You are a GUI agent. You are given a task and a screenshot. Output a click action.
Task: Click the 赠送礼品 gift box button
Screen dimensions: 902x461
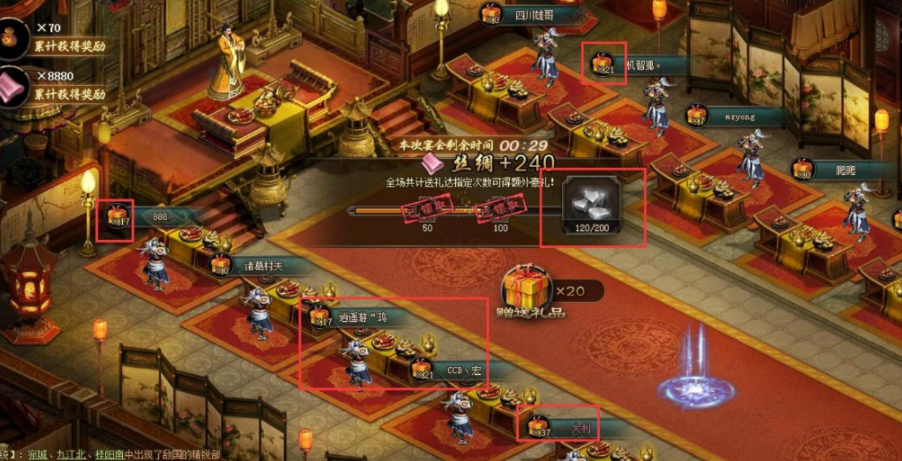(x=526, y=290)
